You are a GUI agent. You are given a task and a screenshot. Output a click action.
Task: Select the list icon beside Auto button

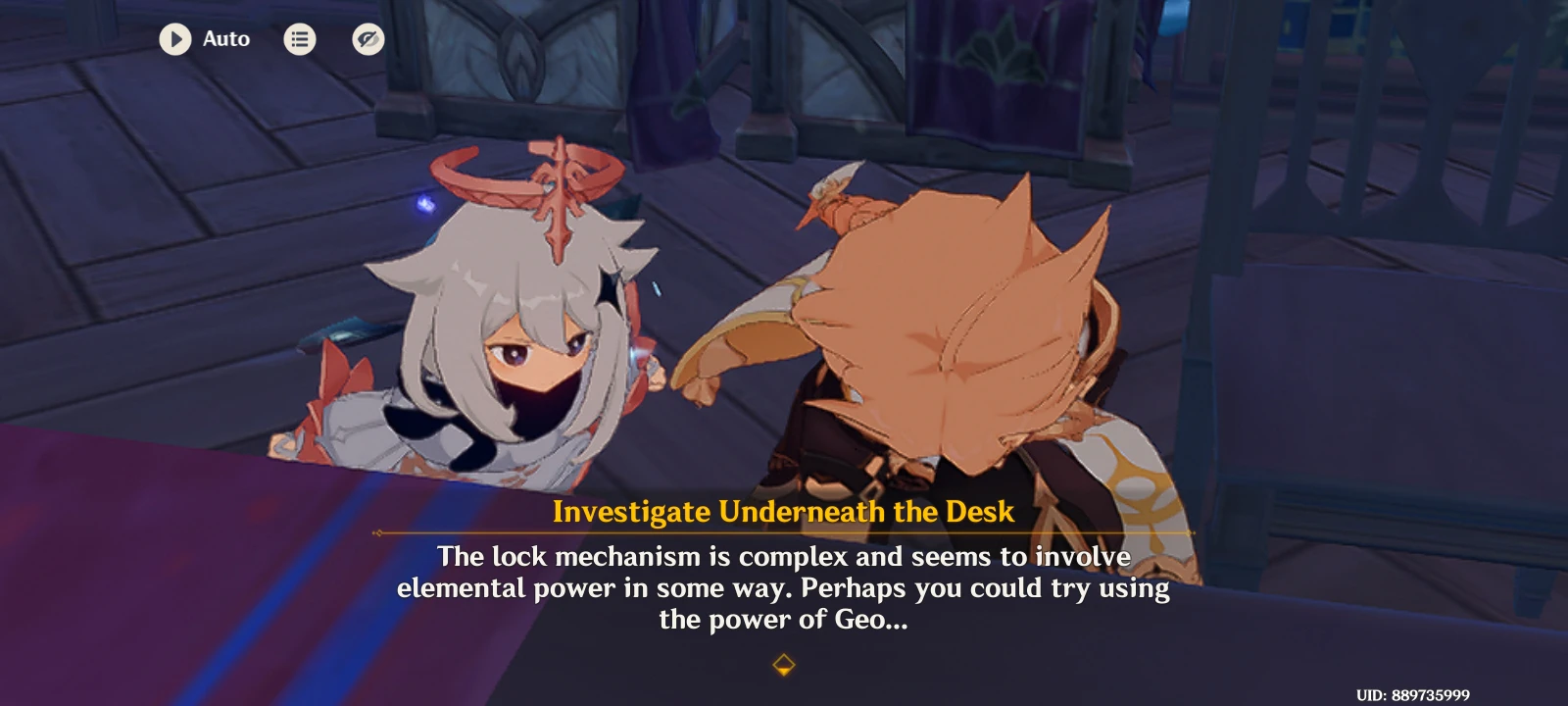click(x=300, y=39)
